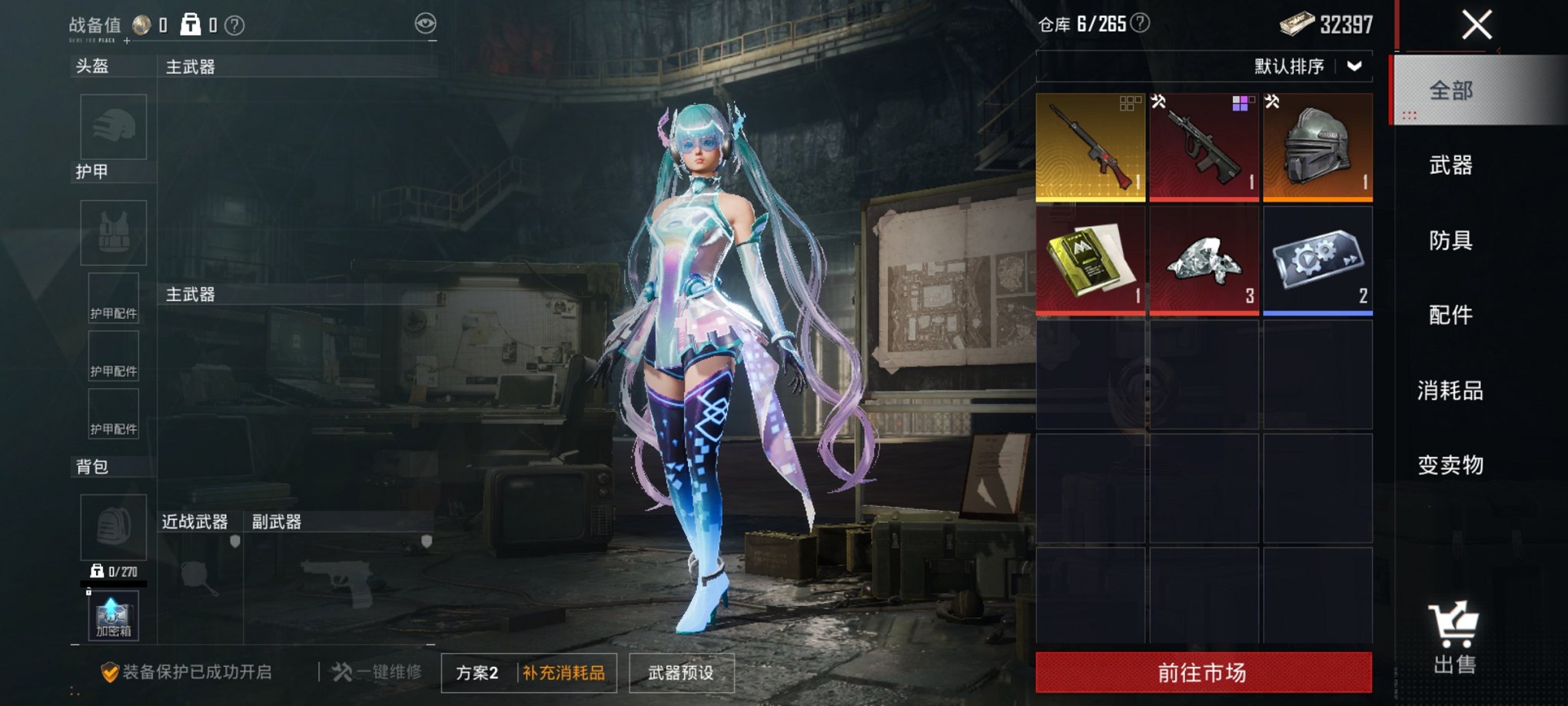Switch to the 武器 category tab
This screenshot has width=1568, height=706.
click(1453, 166)
